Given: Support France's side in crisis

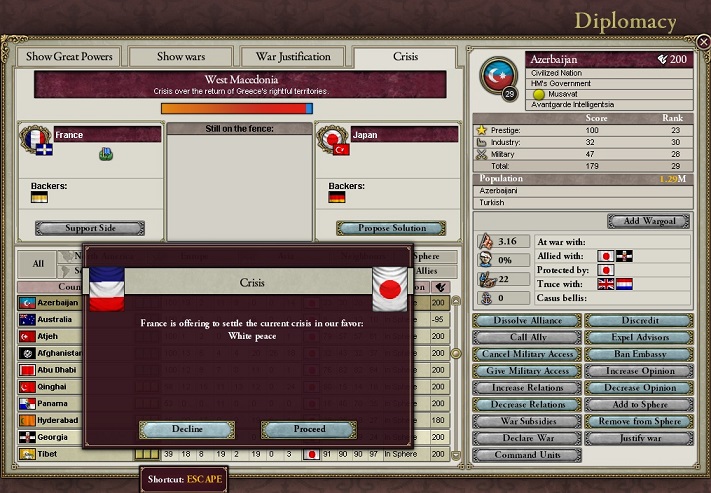Looking at the screenshot, I should pyautogui.click(x=90, y=228).
